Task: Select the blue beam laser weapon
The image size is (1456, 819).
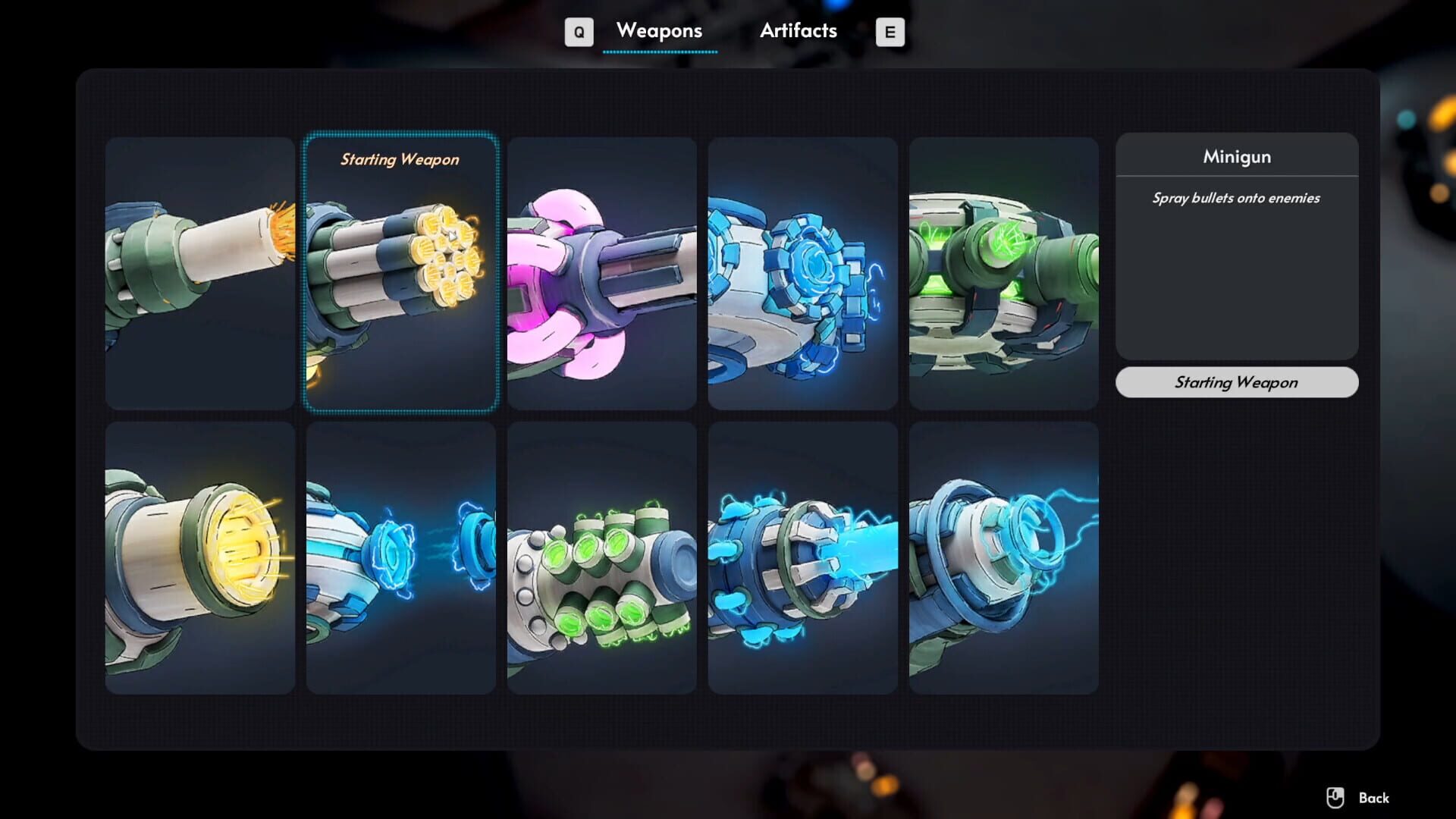Action: click(803, 557)
